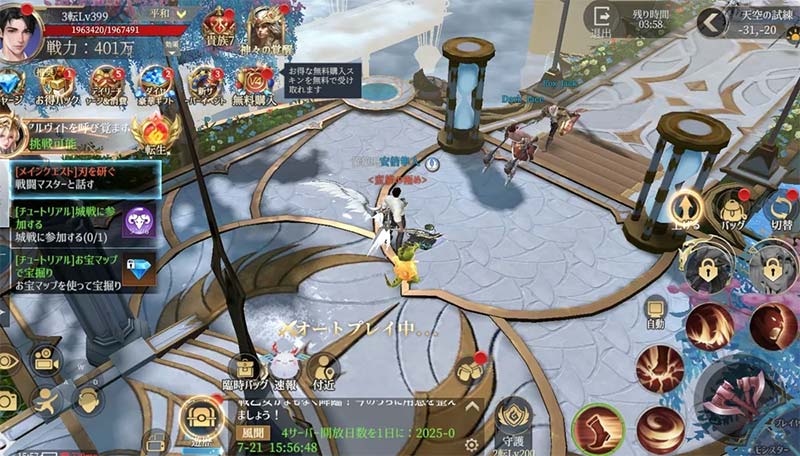The width and height of the screenshot is (800, 456).
Task: Toggle the 自動 auto-battle button
Action: click(x=656, y=313)
